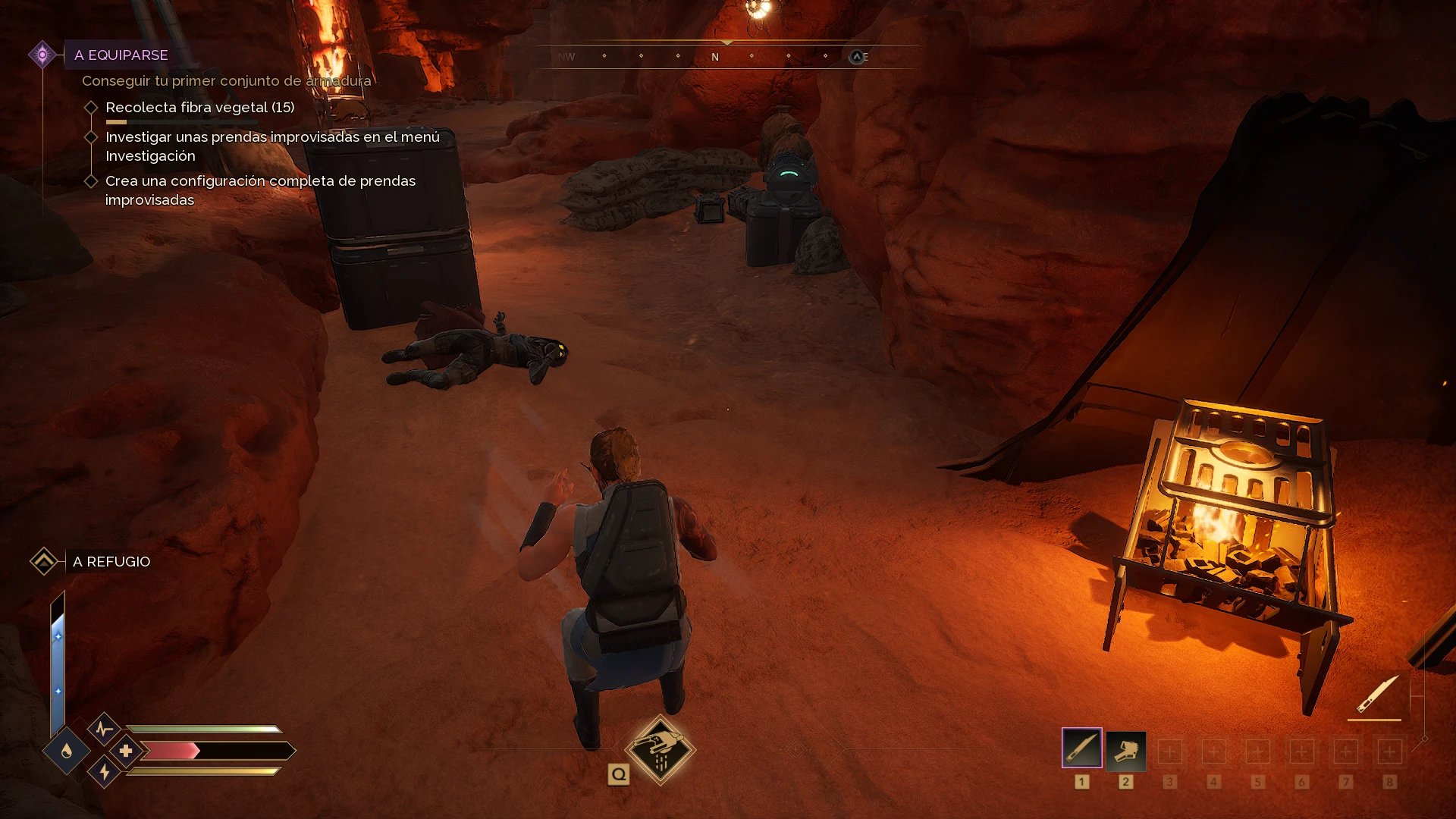Click the equipped knife weapon indicator
This screenshot has height=819, width=1456.
pyautogui.click(x=1376, y=695)
